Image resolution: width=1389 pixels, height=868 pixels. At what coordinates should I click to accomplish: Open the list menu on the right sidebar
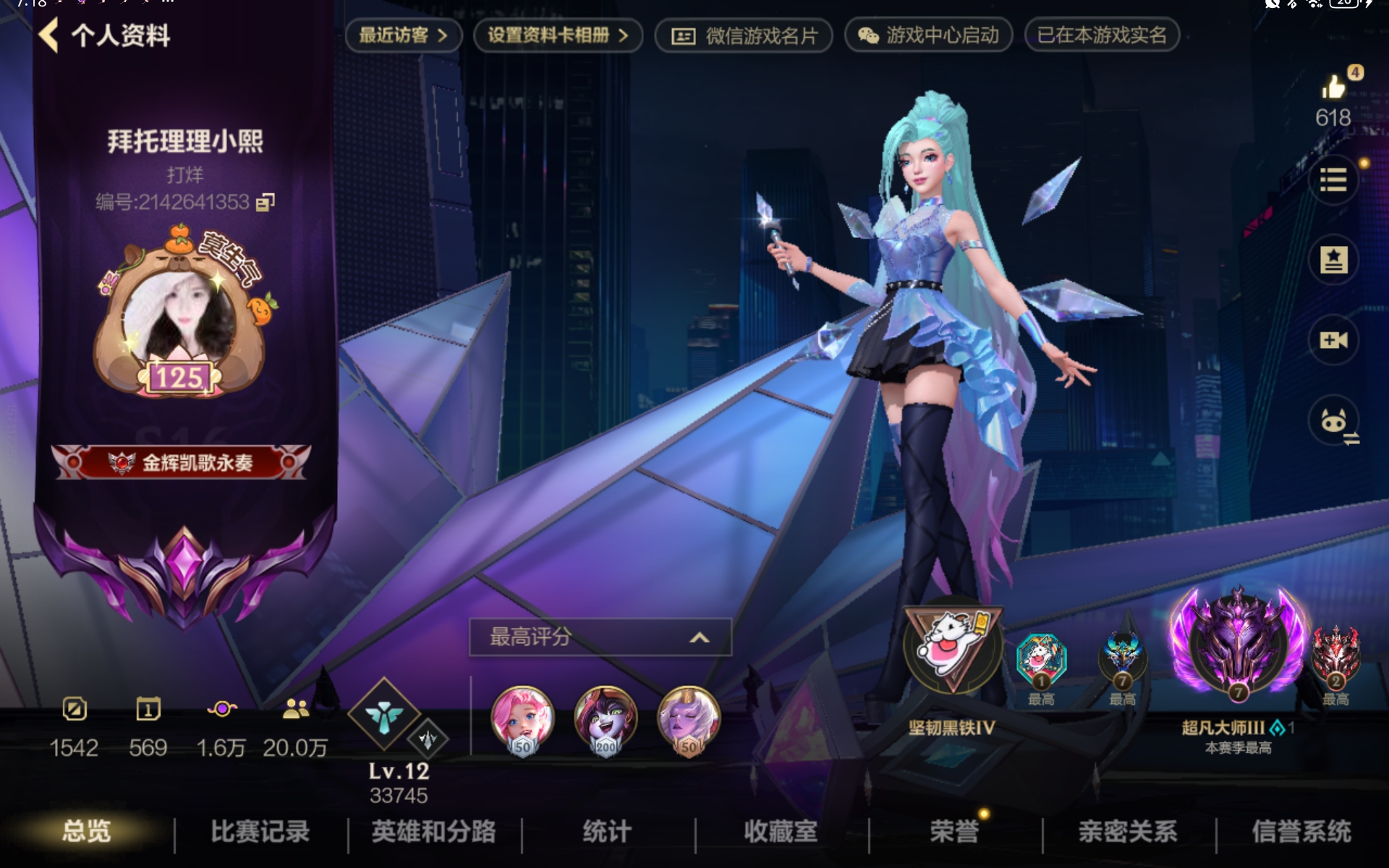coord(1334,179)
